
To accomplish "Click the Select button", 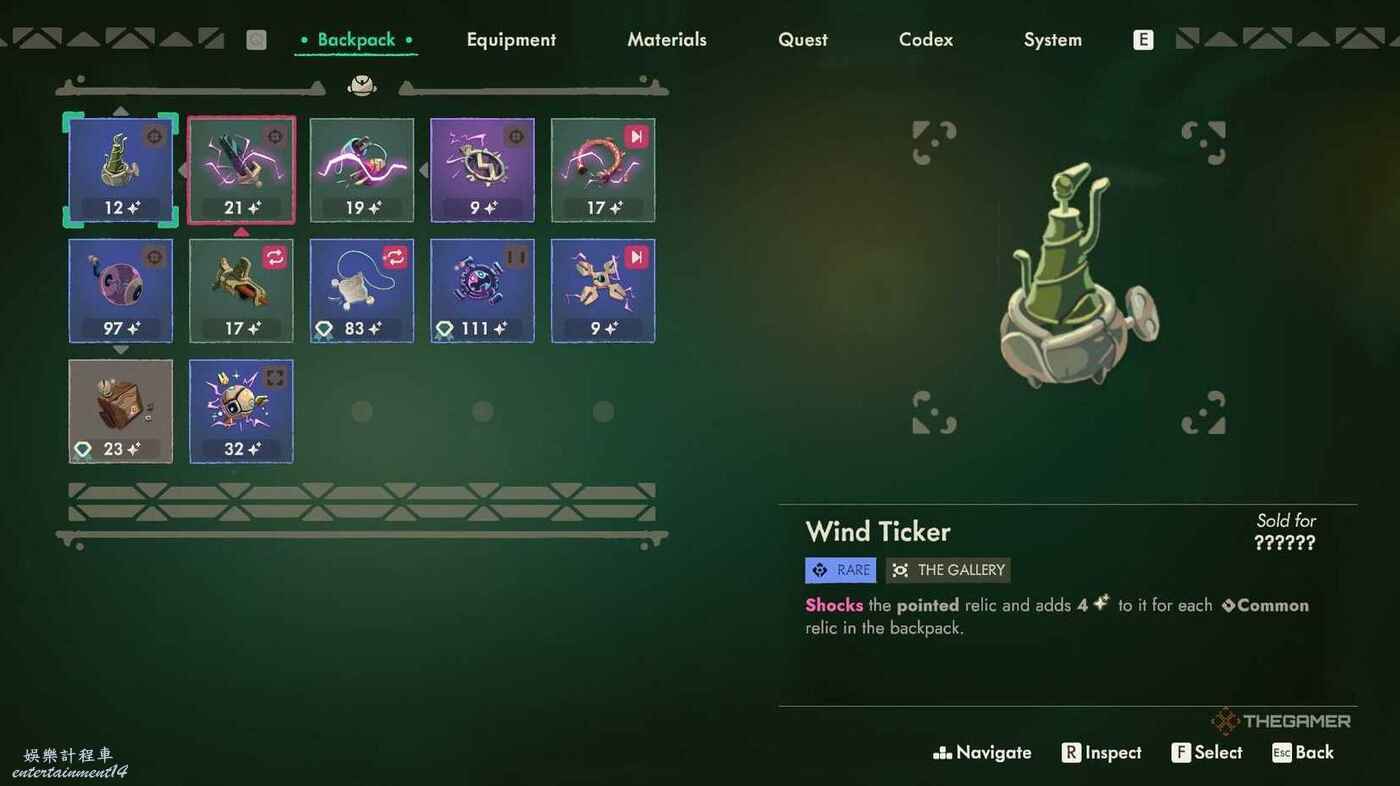I will click(x=1207, y=753).
